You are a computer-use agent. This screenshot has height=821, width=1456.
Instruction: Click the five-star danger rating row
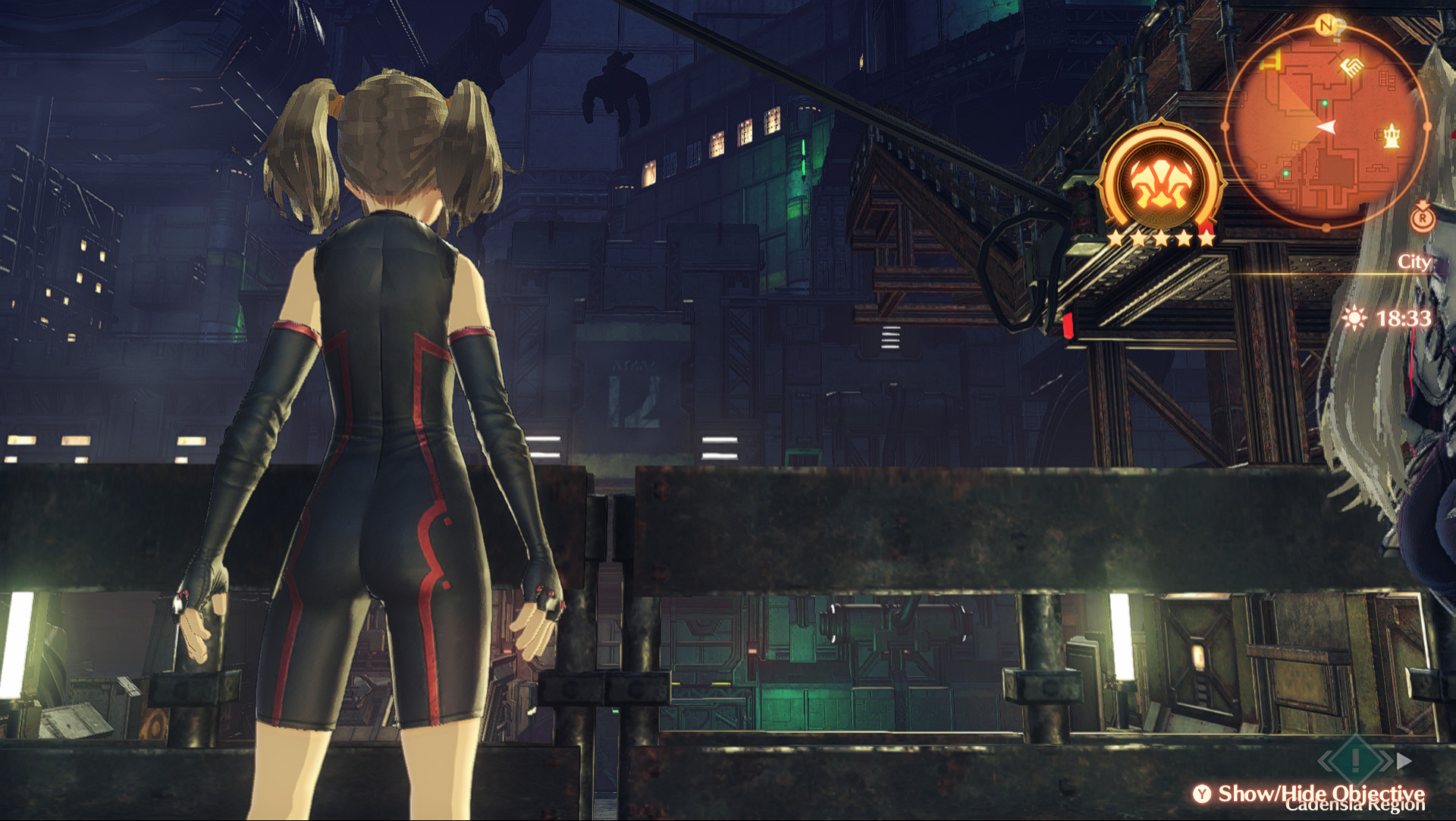1163,237
